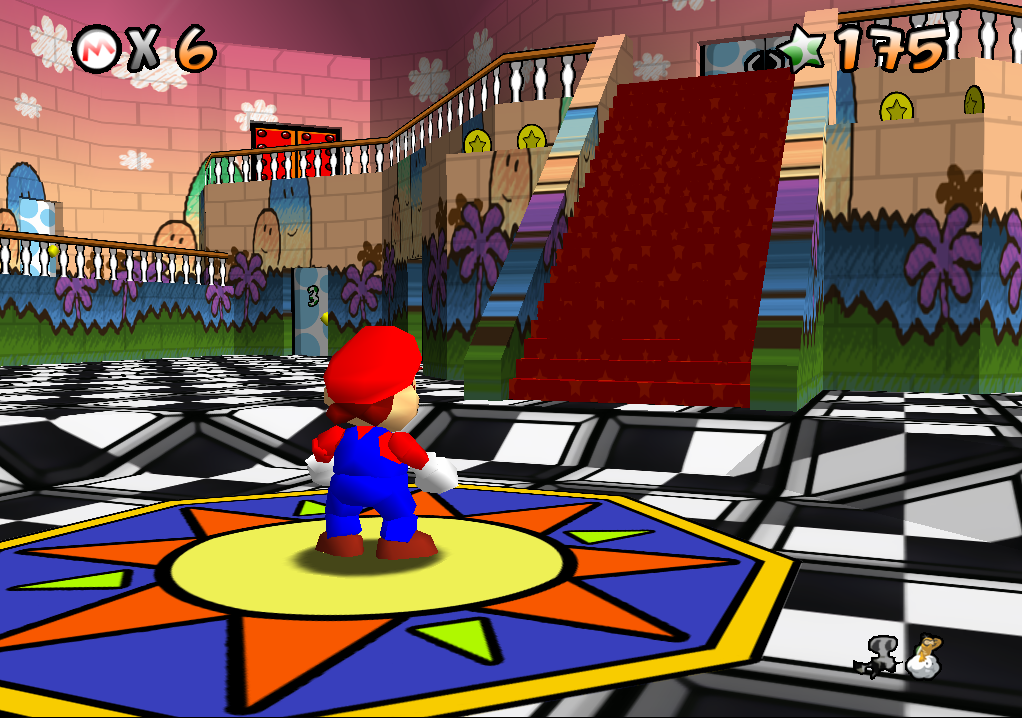
Task: Click the Mario head lives icon
Action: click(x=96, y=47)
